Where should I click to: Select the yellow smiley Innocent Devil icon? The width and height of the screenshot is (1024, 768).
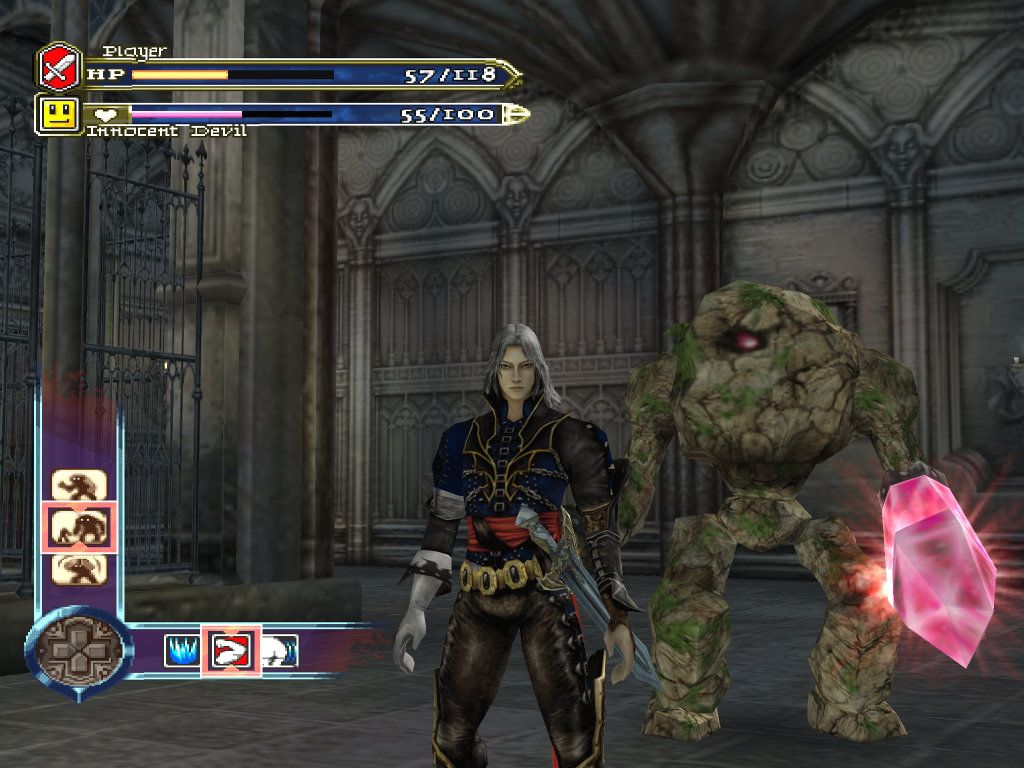(57, 114)
